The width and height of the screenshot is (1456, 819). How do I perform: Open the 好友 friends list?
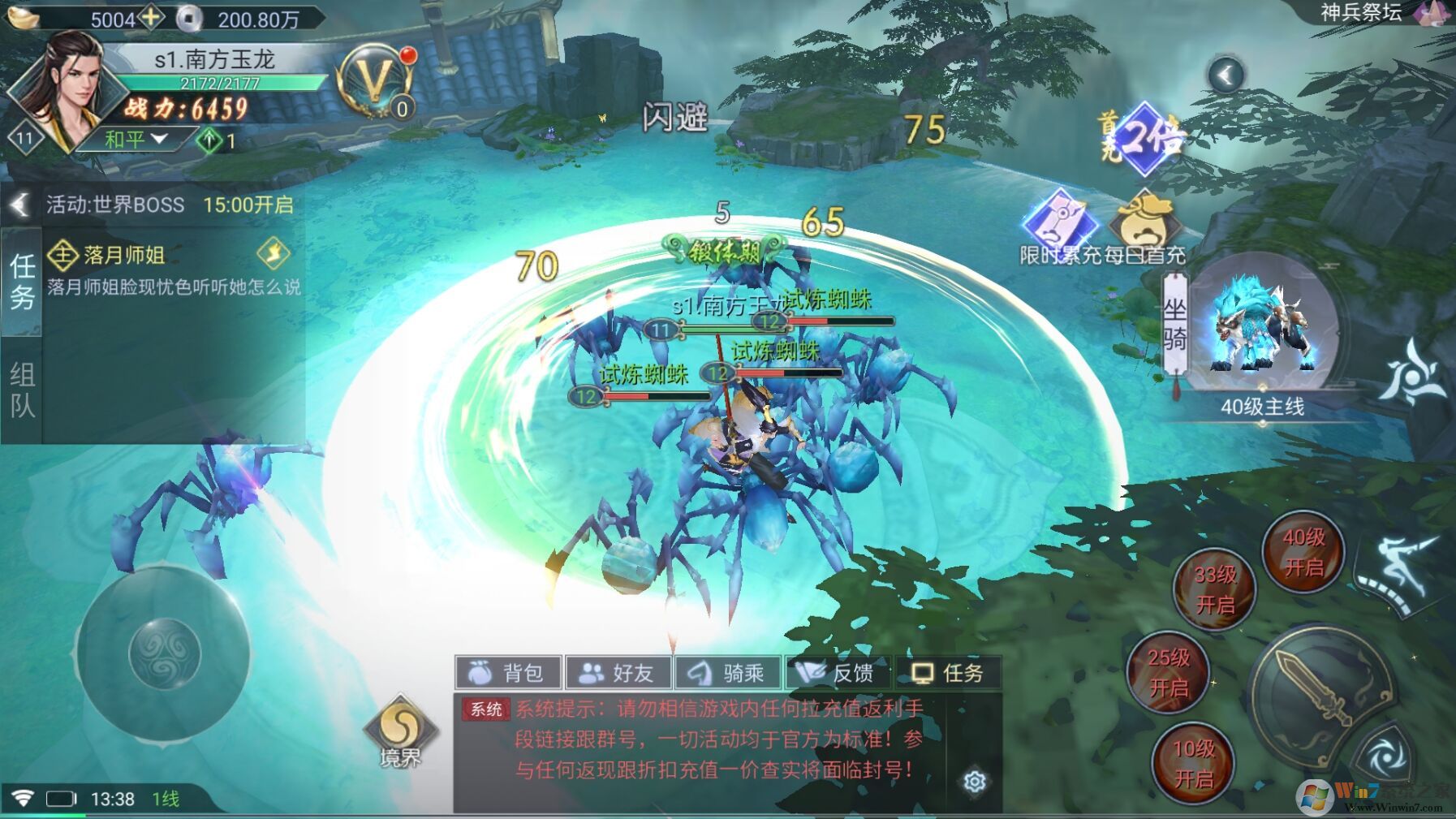[618, 673]
